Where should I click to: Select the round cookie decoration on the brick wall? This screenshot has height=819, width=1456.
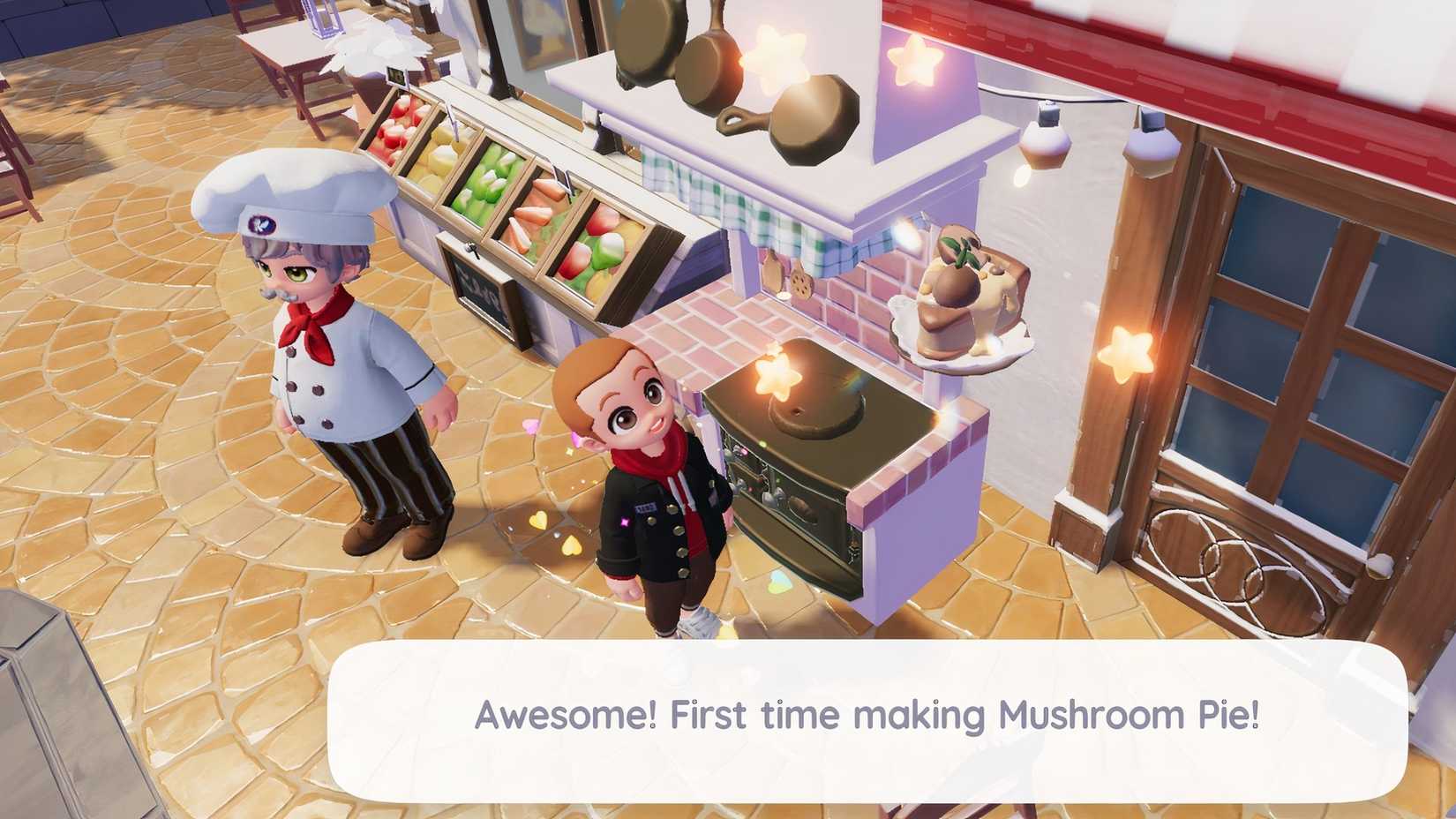point(799,282)
